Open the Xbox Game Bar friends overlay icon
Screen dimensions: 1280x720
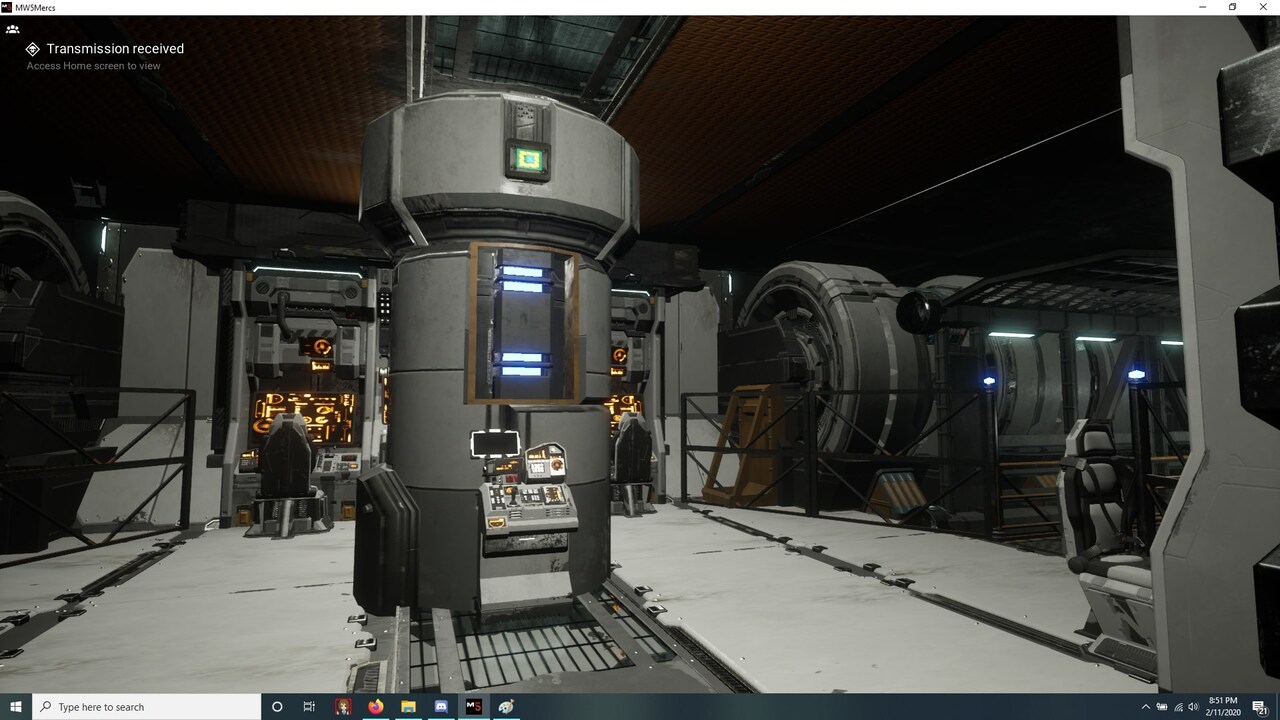click(x=13, y=28)
